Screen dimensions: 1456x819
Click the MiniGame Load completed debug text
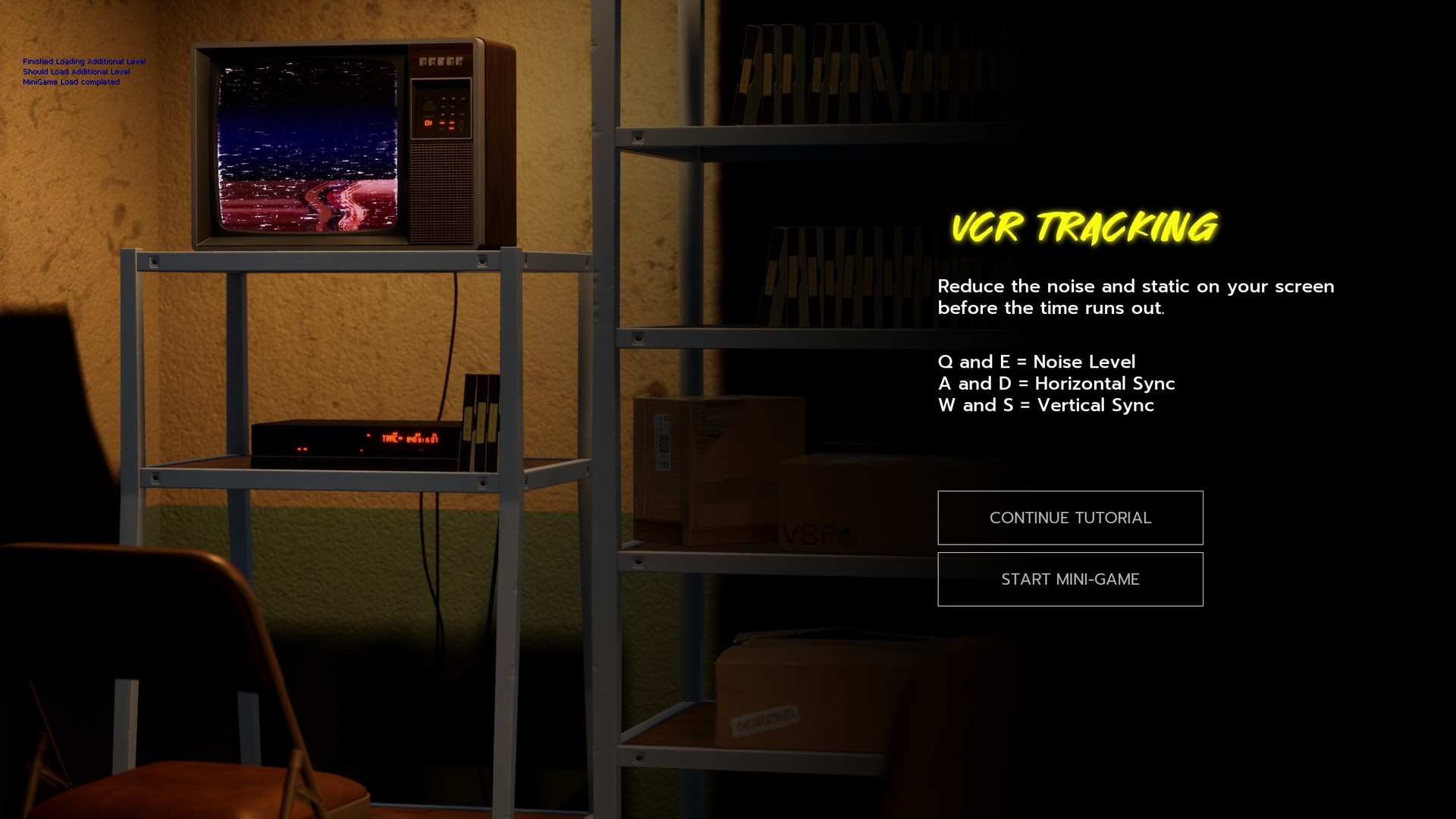pos(71,81)
